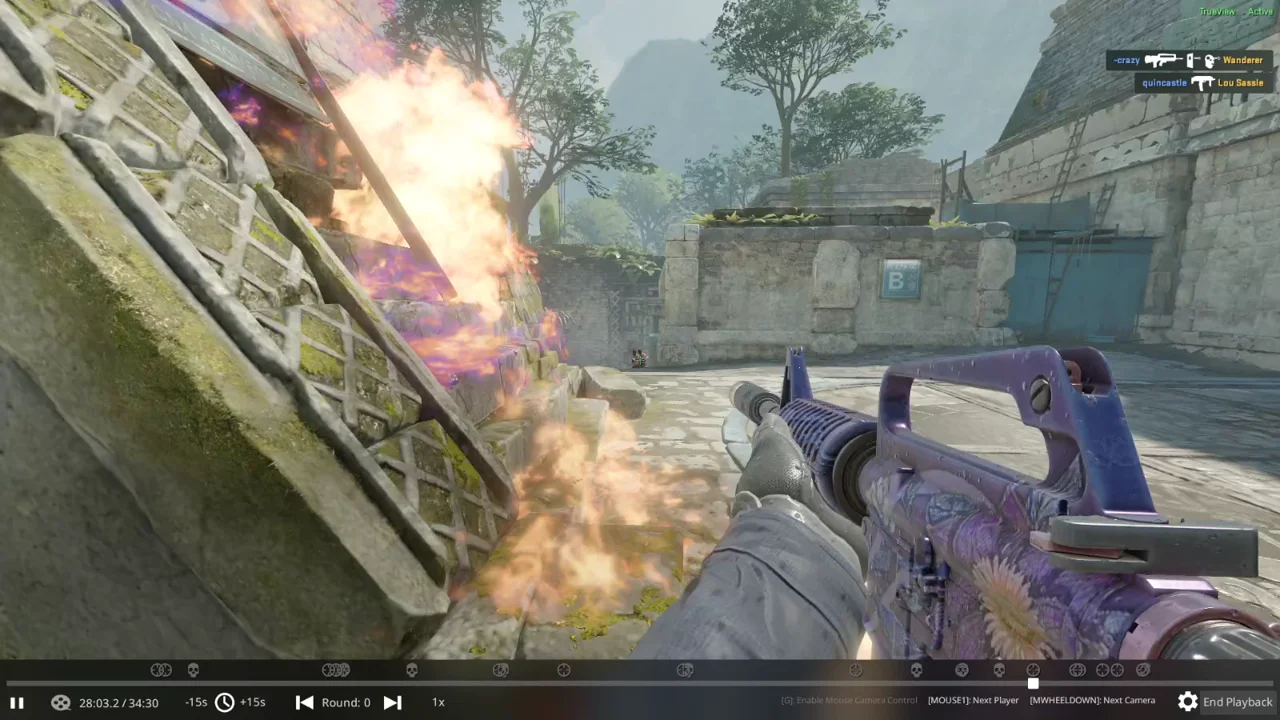Toggle headshot icon in the -crazy killfeed entry
Image resolution: width=1280 pixels, height=720 pixels.
(x=1210, y=60)
